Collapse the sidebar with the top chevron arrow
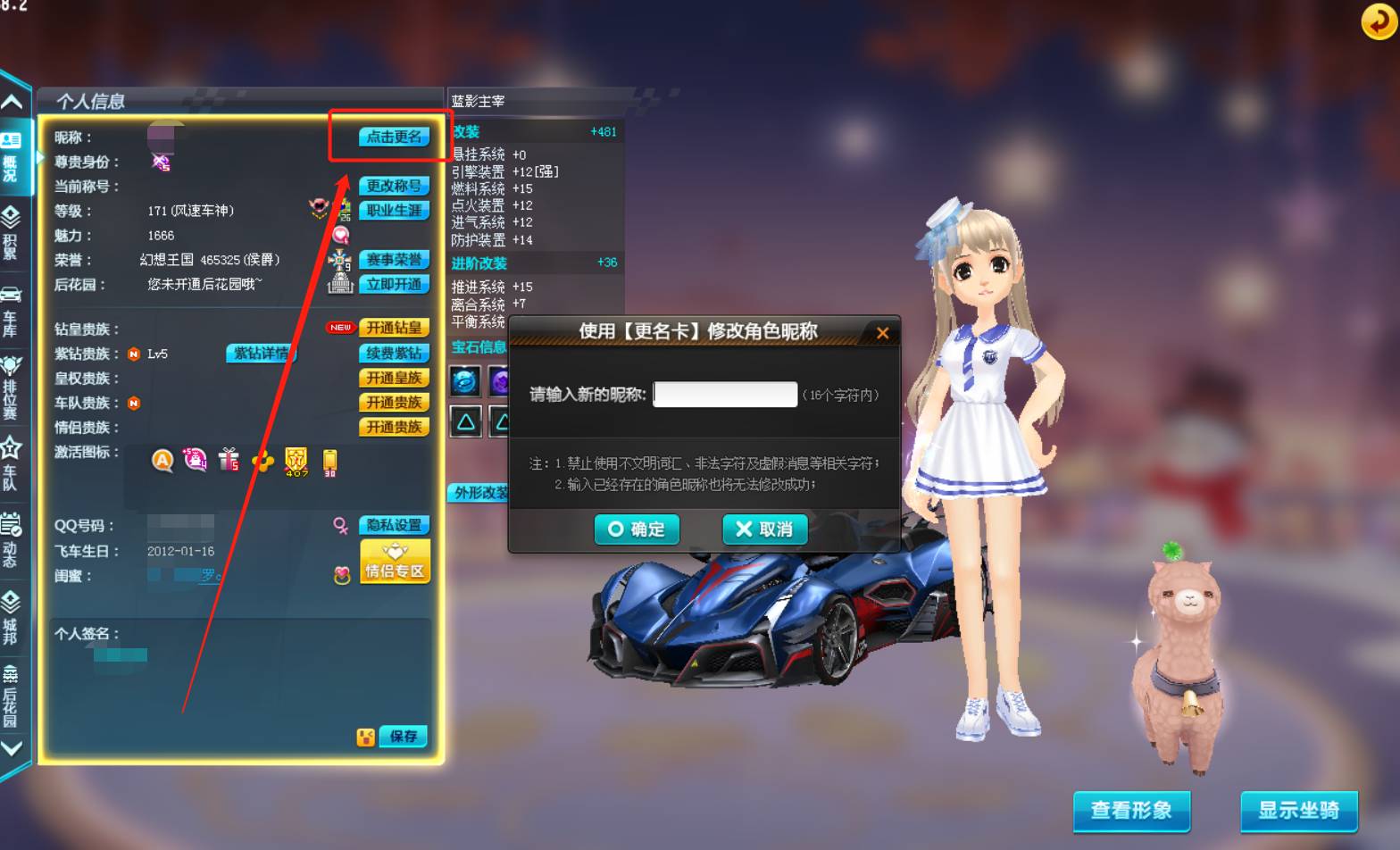The width and height of the screenshot is (1400, 850). [x=13, y=103]
